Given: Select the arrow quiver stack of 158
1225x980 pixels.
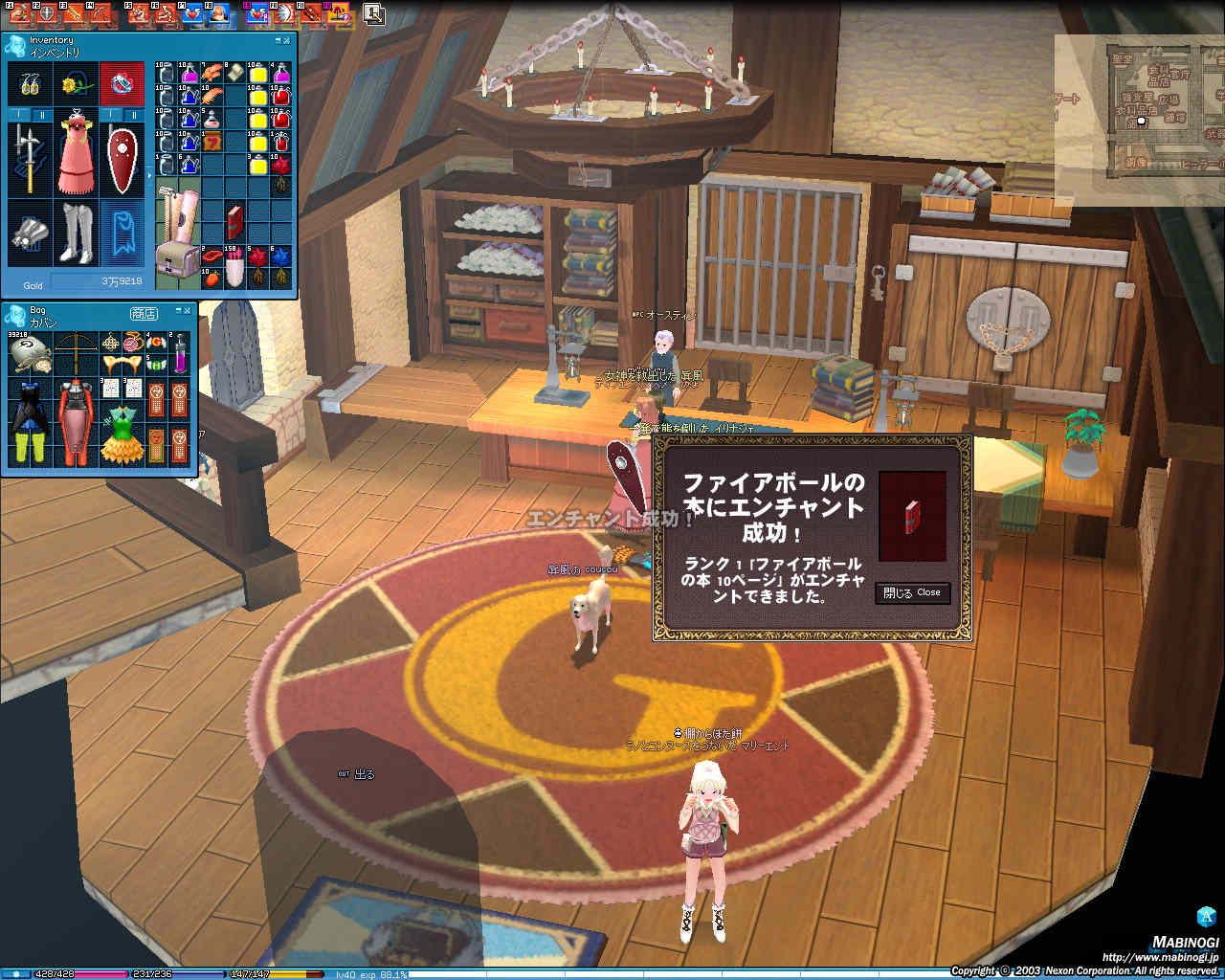Looking at the screenshot, I should click(235, 265).
